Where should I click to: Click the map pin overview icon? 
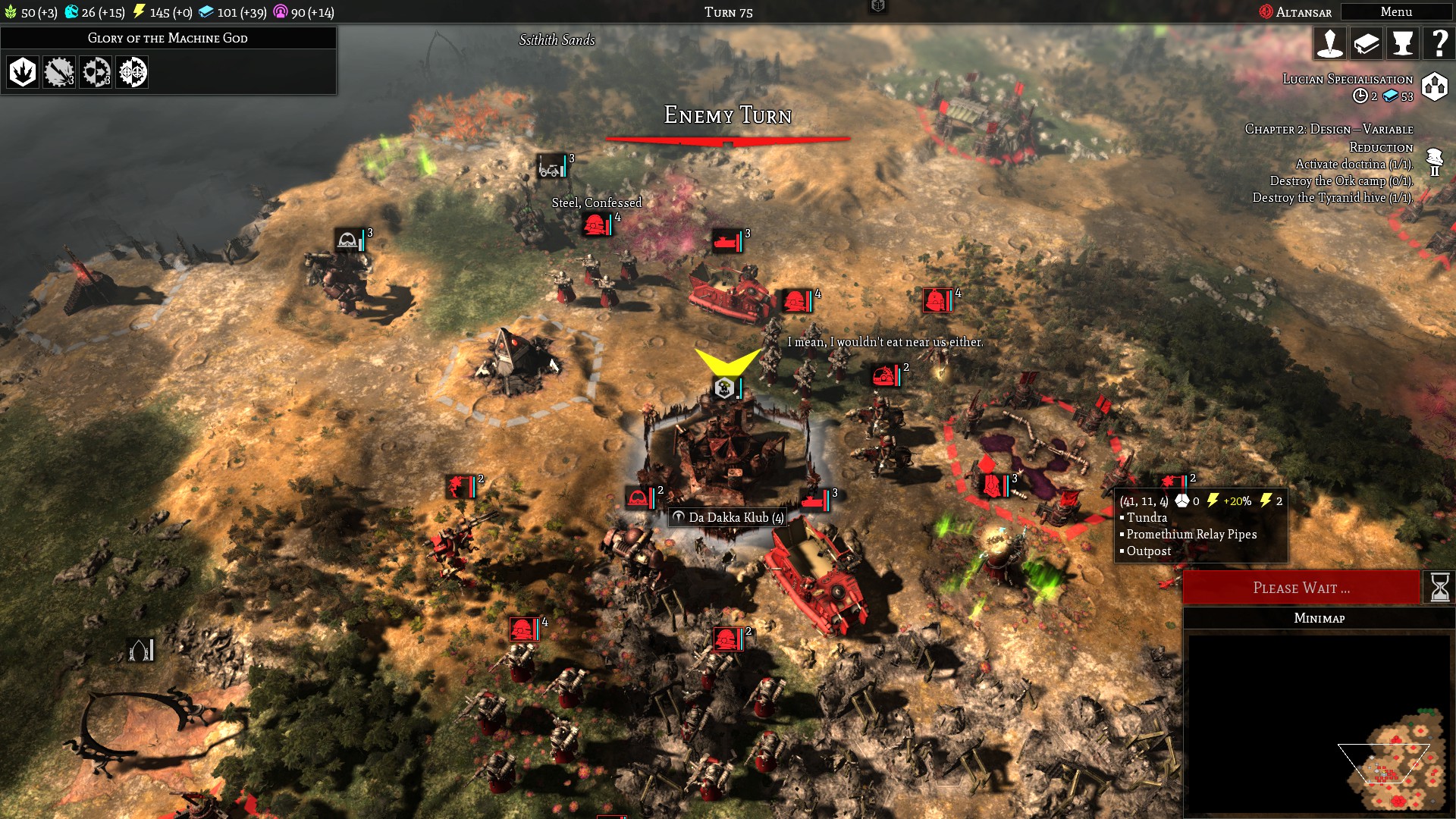(1330, 44)
